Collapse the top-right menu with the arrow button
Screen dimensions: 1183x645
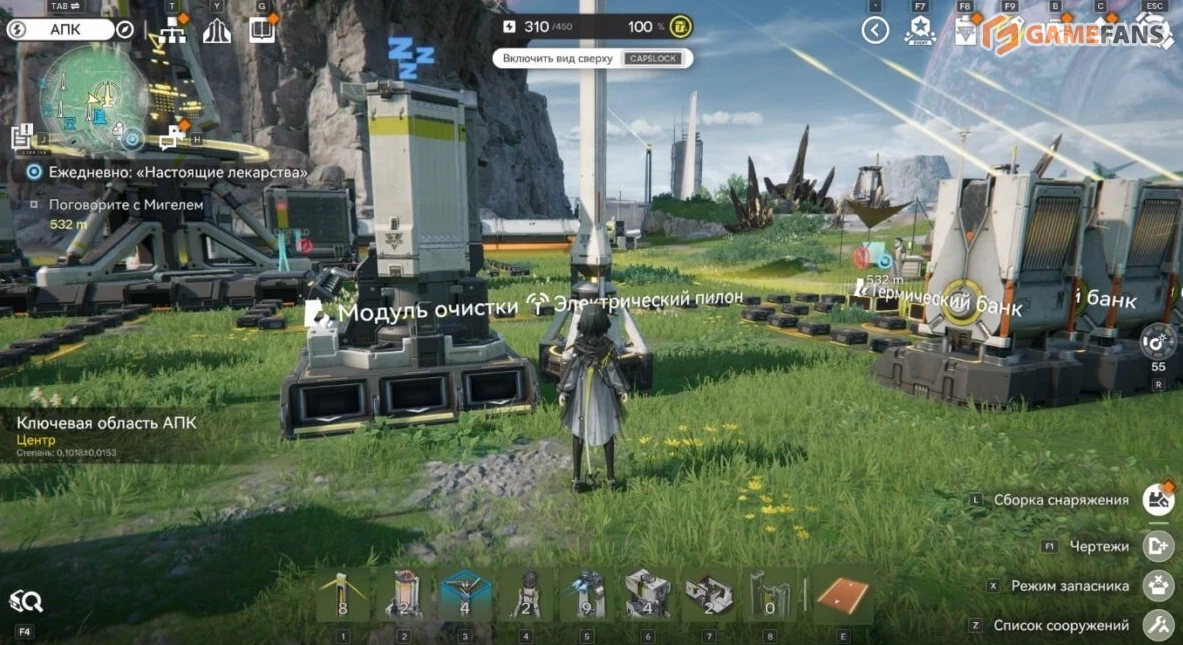pyautogui.click(x=875, y=31)
